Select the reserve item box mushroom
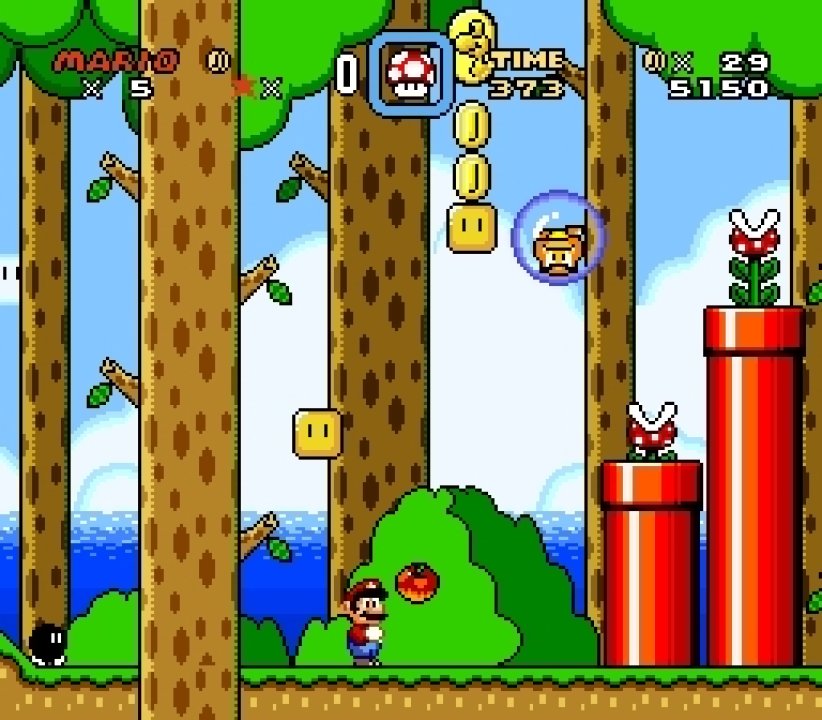The width and height of the screenshot is (822, 720). click(x=408, y=75)
